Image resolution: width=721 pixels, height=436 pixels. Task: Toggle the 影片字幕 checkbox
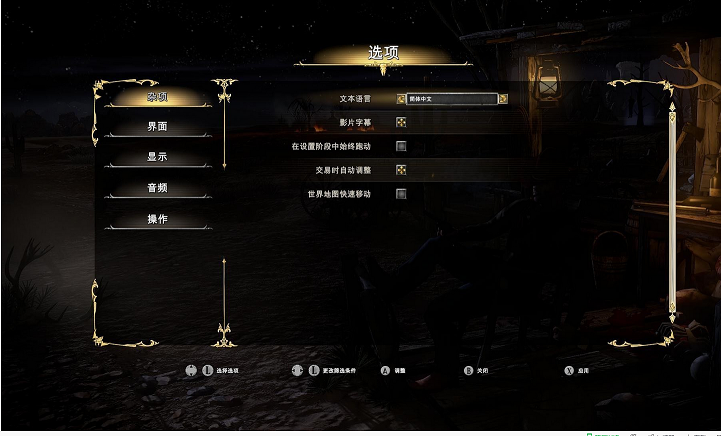pyautogui.click(x=401, y=123)
